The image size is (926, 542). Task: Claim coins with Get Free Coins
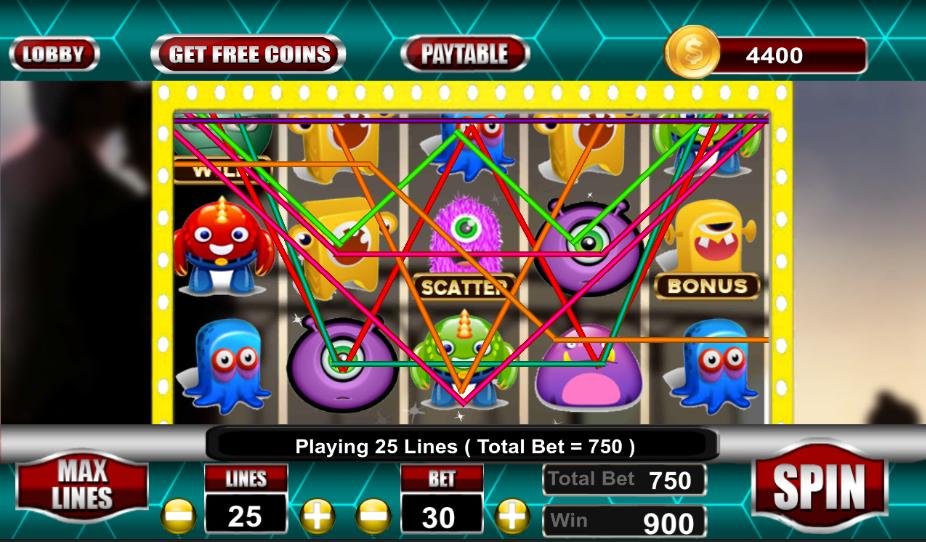248,54
